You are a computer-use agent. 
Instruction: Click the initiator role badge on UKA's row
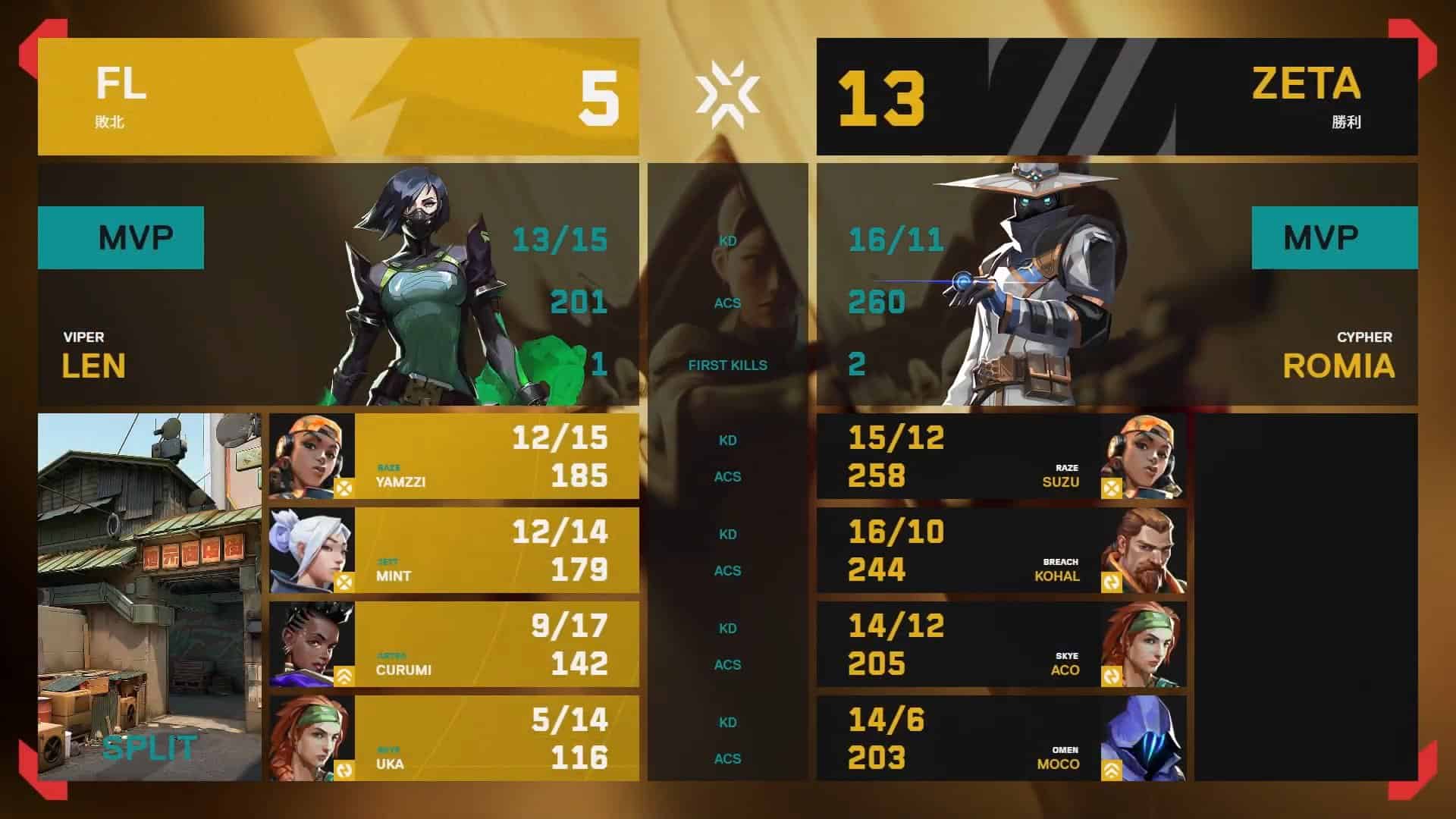click(x=344, y=770)
